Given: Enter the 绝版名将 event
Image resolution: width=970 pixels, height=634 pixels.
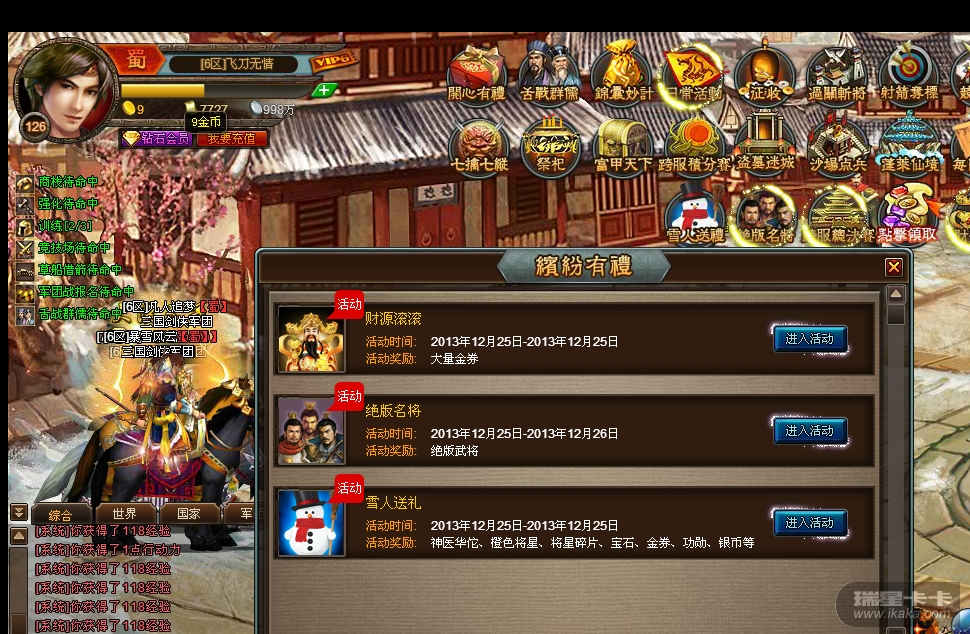Looking at the screenshot, I should coord(810,431).
